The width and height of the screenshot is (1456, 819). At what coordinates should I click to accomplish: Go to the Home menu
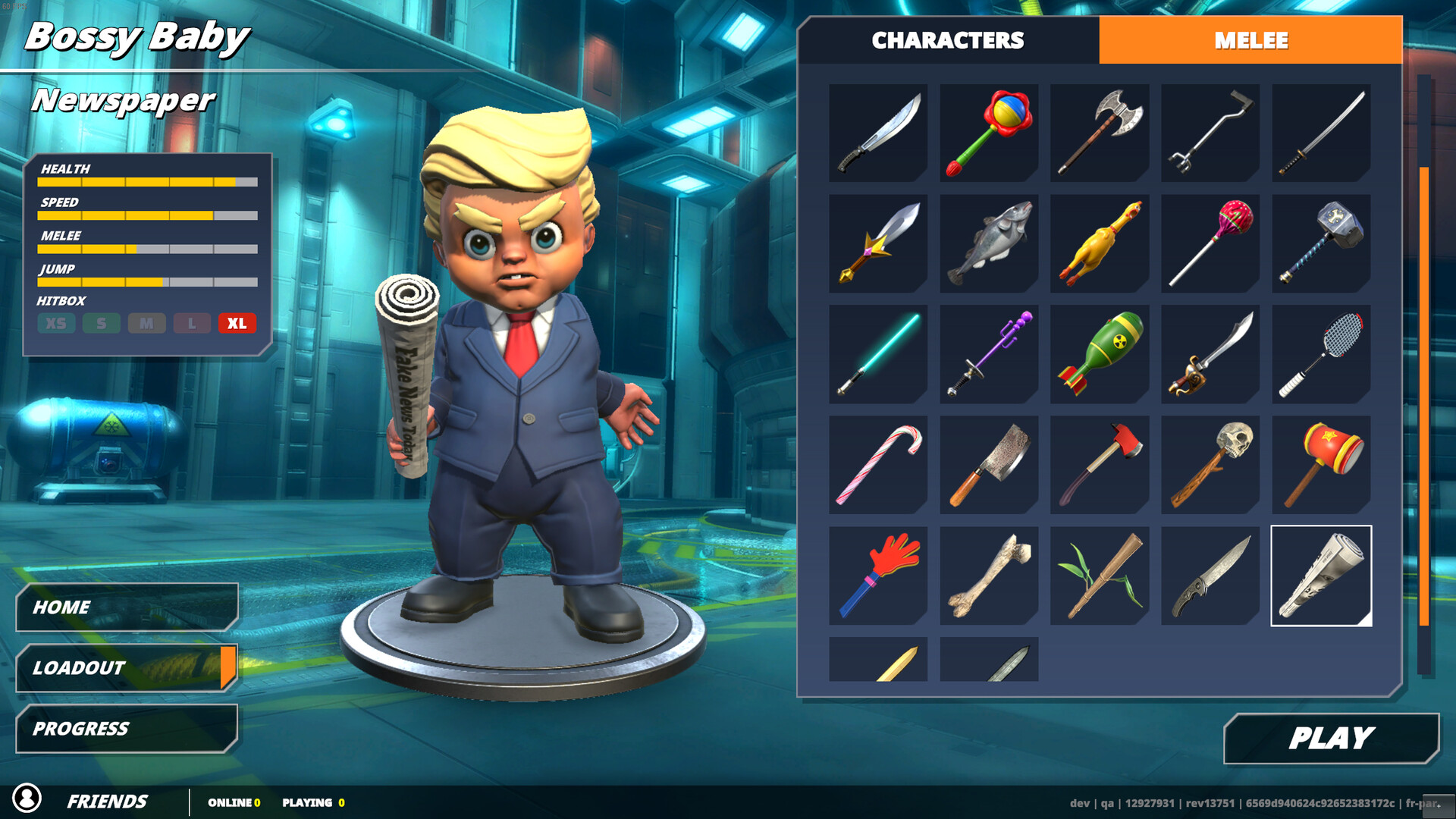click(x=127, y=607)
